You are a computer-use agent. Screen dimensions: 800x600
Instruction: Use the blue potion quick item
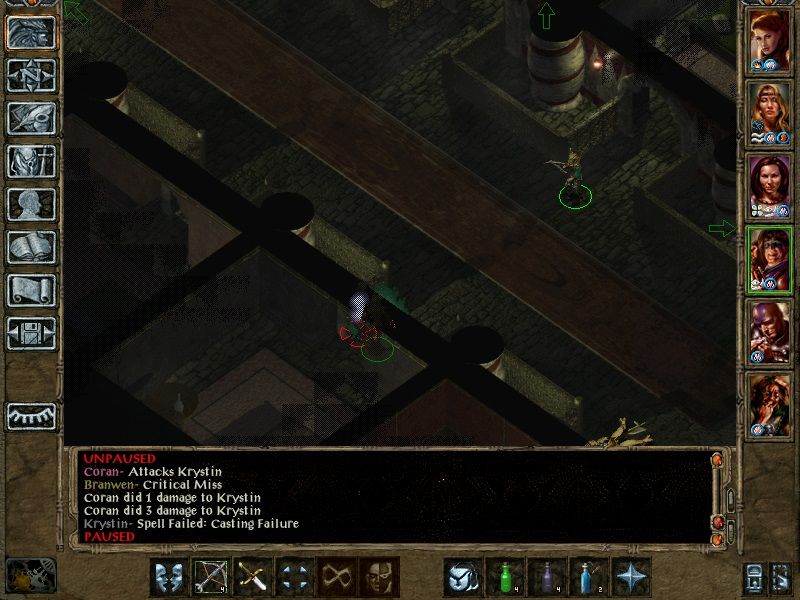click(590, 577)
